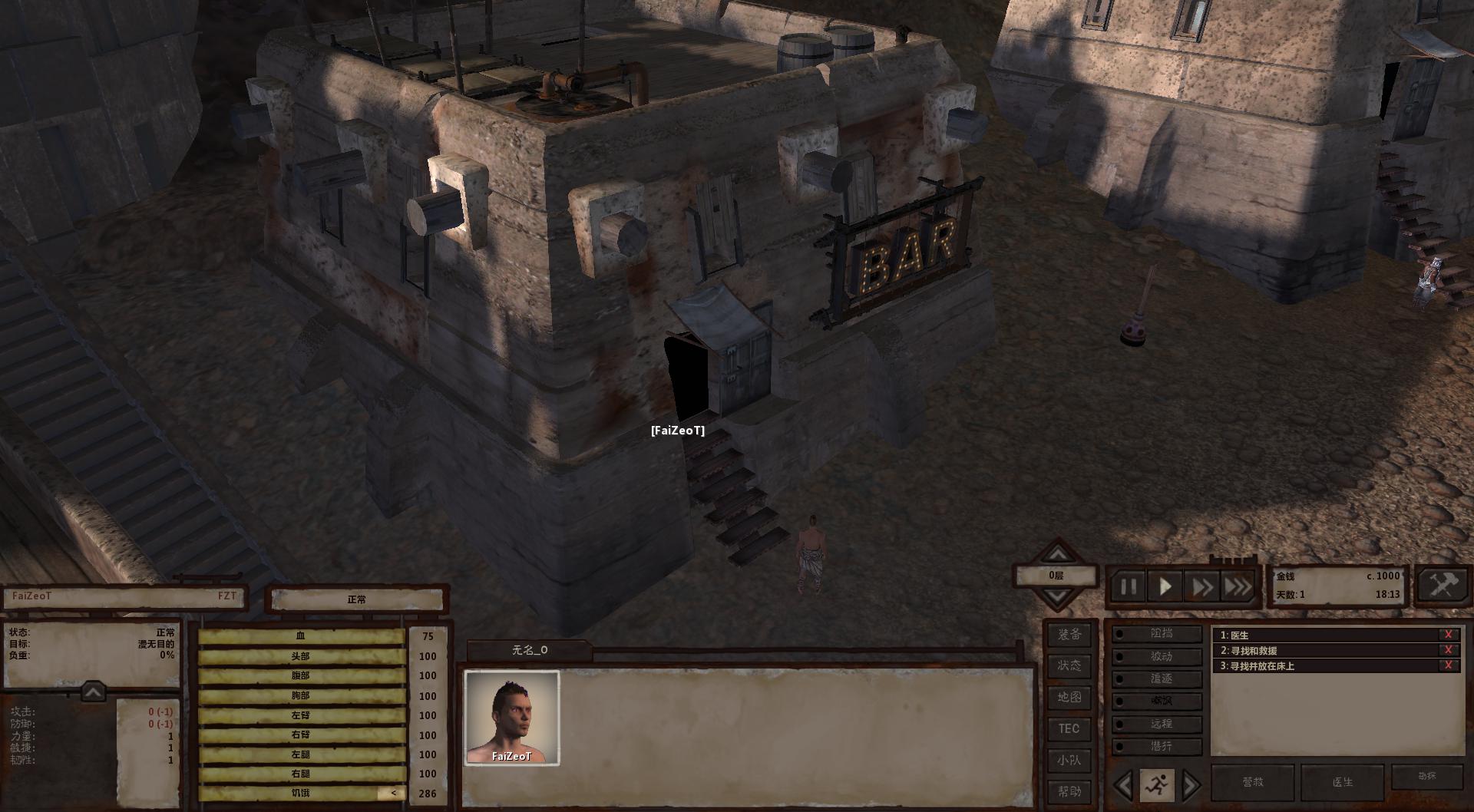Toggle the 潜行 (stealth) mode
Screen dimensions: 1474x812
coord(1158,746)
